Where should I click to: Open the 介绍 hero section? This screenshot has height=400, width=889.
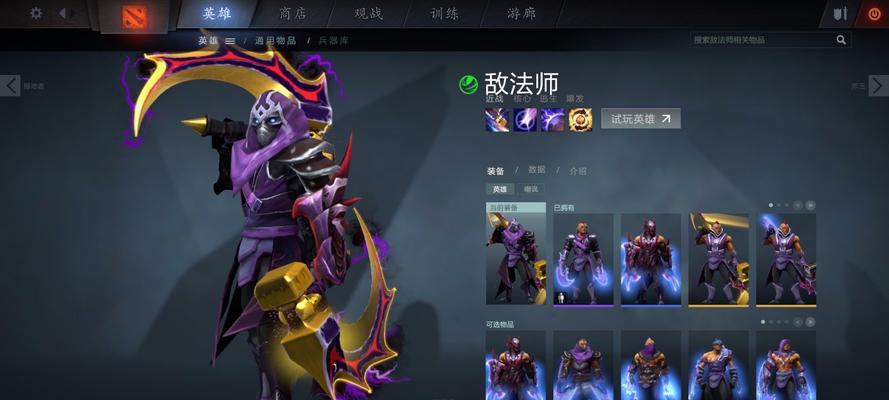(x=578, y=171)
